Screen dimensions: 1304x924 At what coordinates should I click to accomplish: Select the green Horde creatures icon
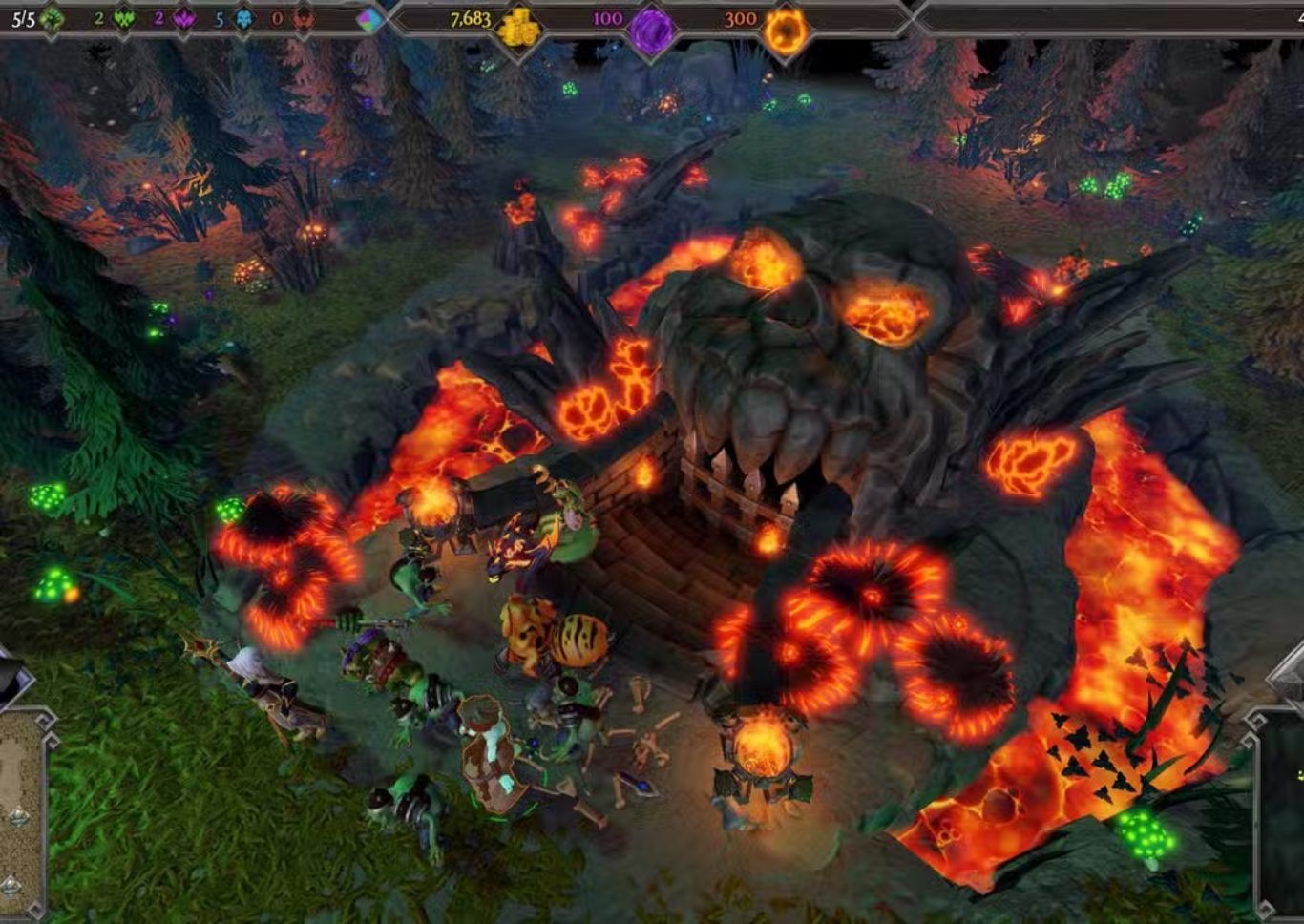click(x=123, y=19)
